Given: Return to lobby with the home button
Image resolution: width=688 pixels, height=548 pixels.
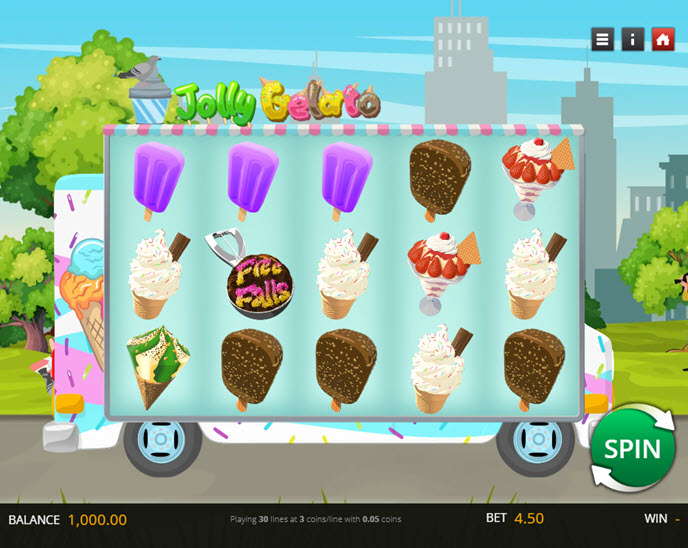Looking at the screenshot, I should click(x=662, y=39).
